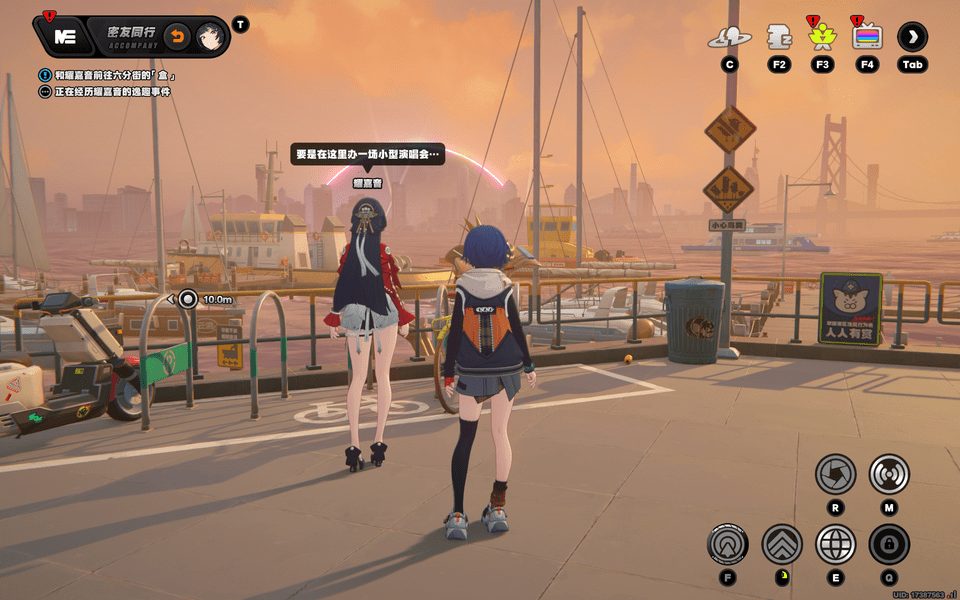Viewport: 960px width, 600px height.
Task: Select the companion character portrait
Action: 209,37
